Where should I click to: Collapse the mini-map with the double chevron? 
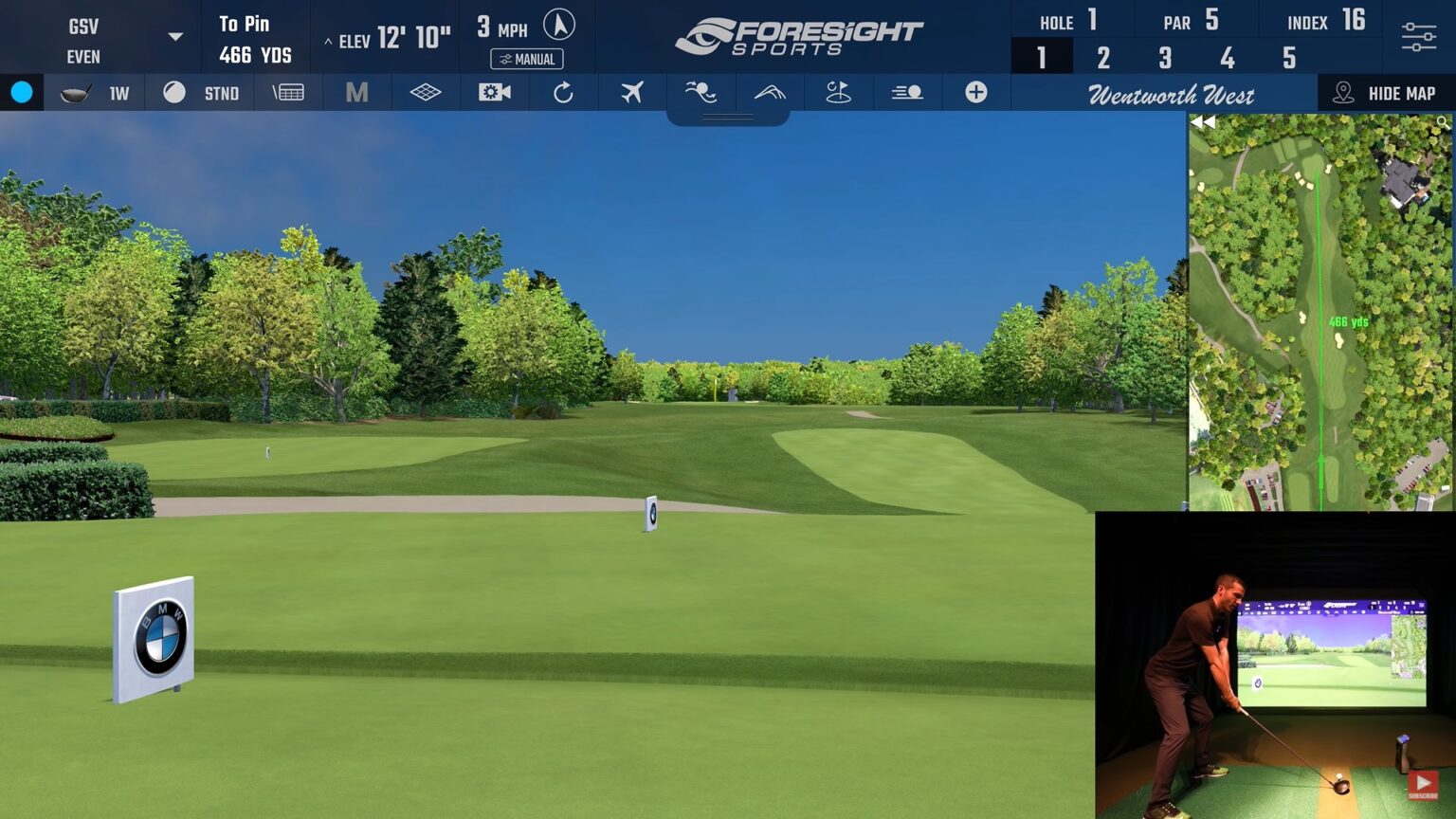[1204, 121]
